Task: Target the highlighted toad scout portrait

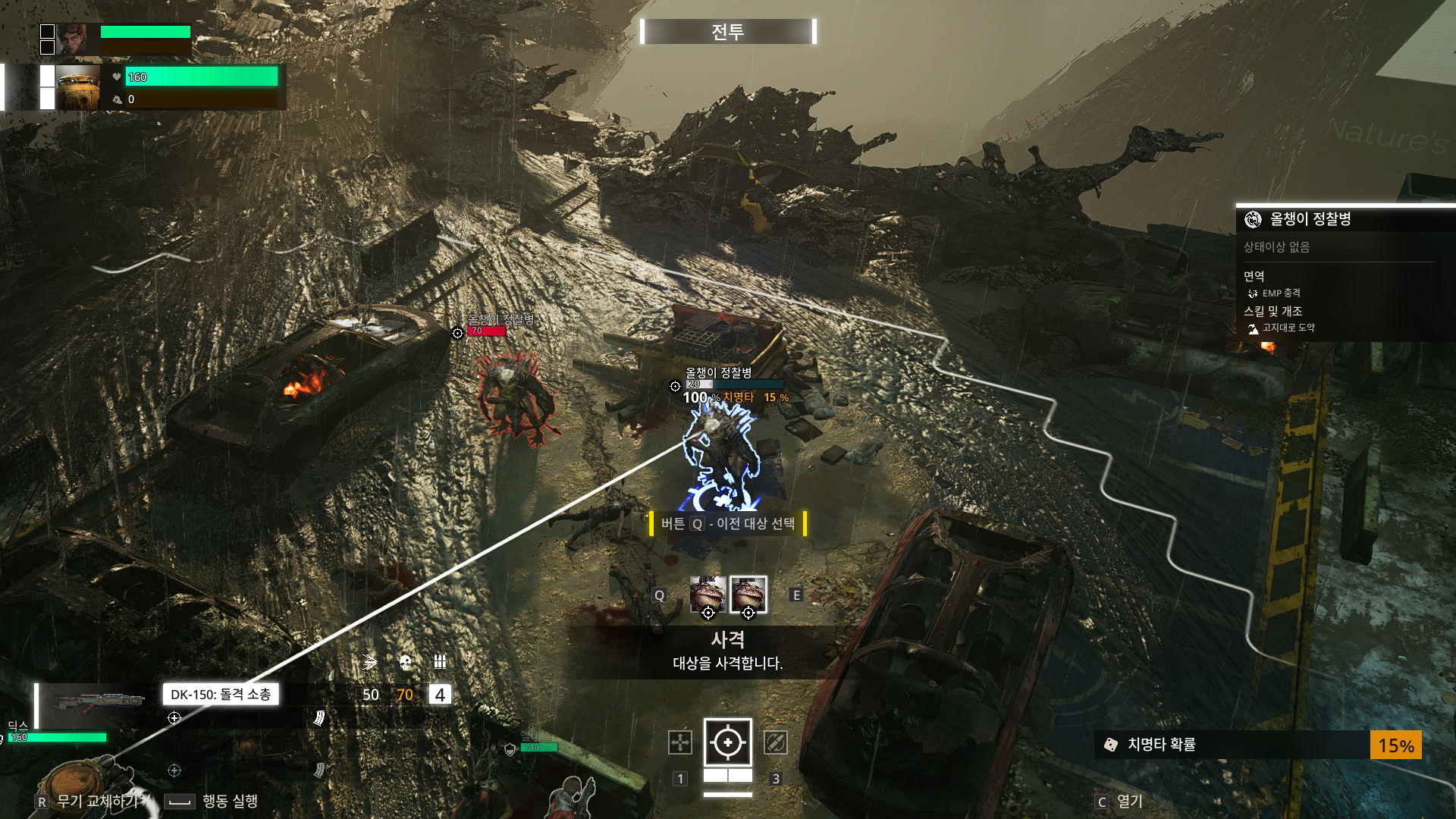Action: pyautogui.click(x=748, y=595)
